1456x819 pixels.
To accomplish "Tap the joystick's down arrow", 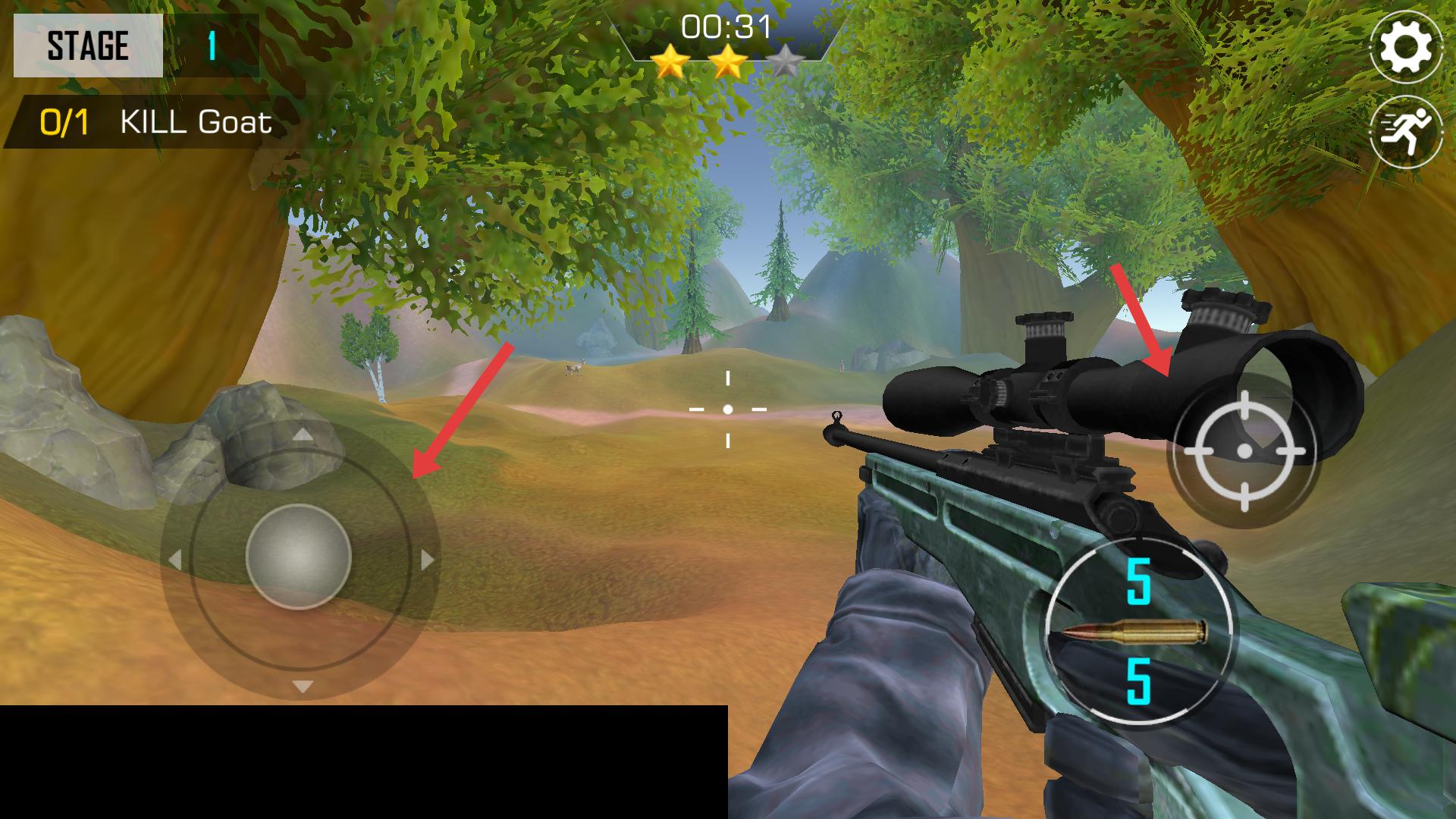I will coord(303,687).
